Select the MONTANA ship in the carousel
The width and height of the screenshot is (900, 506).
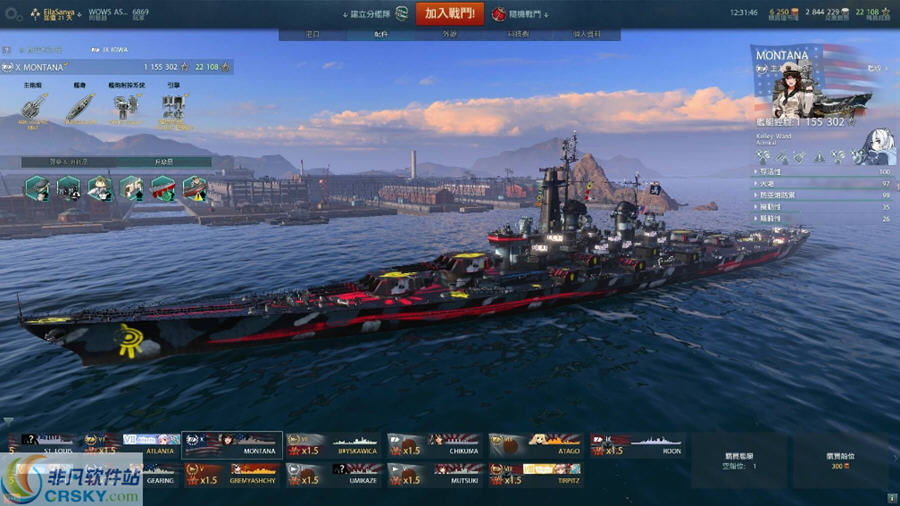point(232,444)
